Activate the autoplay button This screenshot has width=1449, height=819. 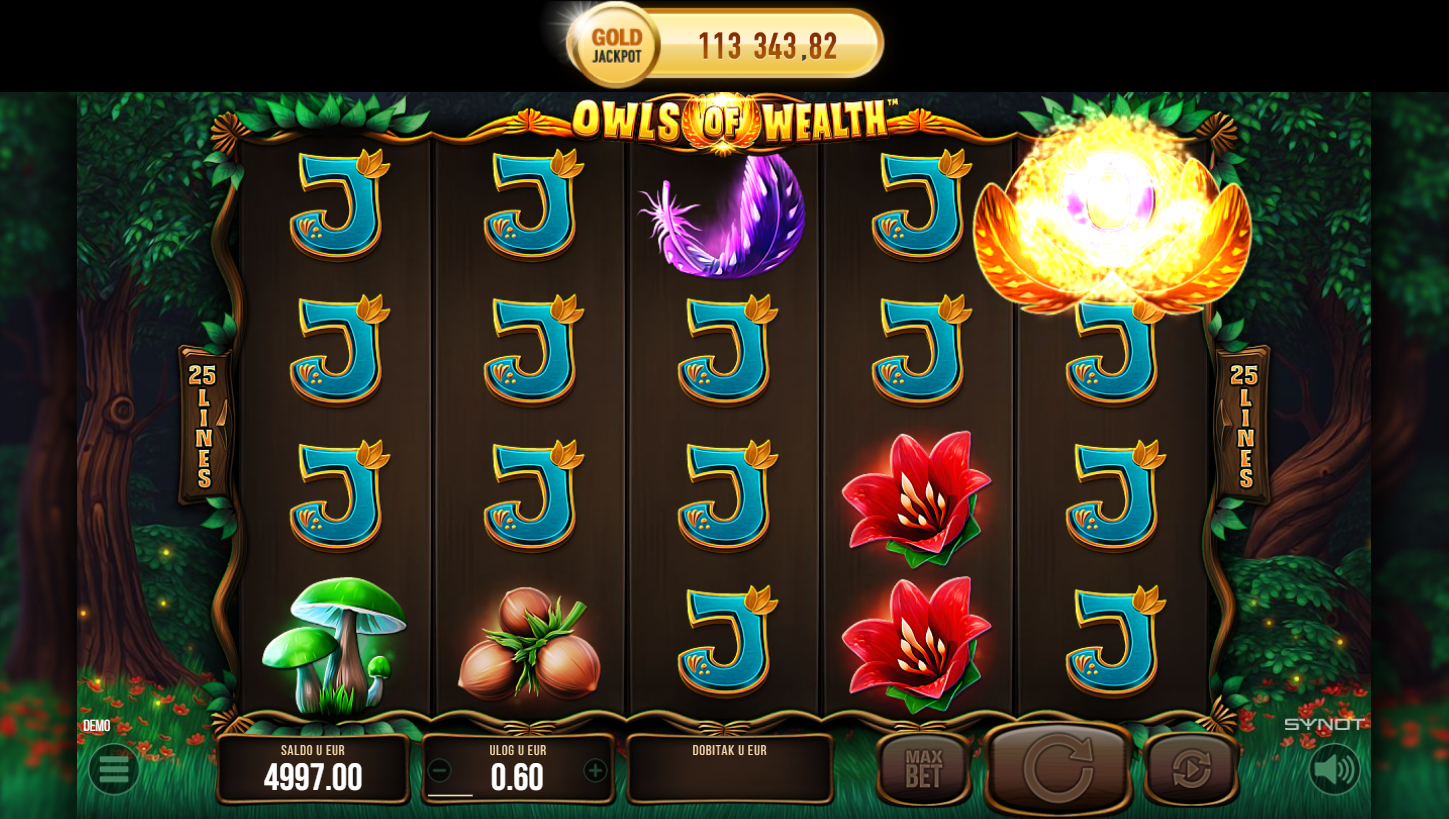click(x=1190, y=769)
